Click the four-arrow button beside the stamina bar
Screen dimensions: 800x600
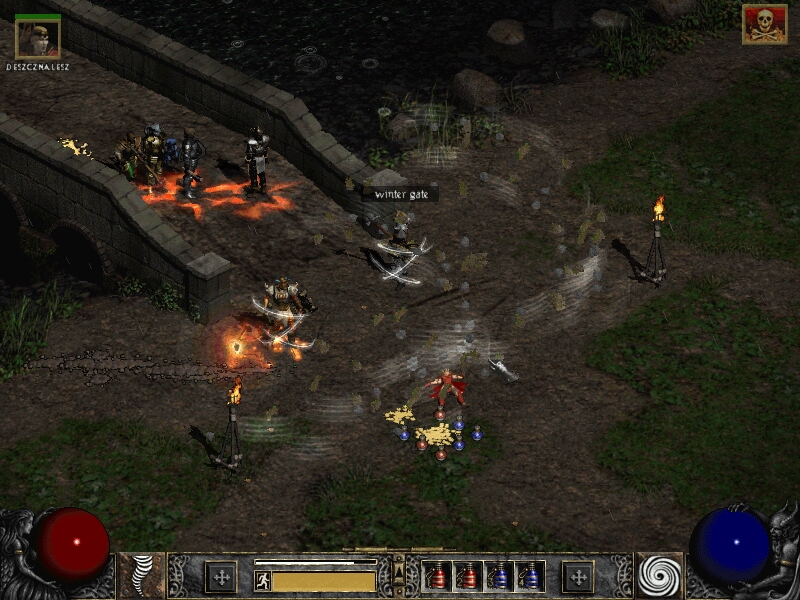[x=220, y=577]
